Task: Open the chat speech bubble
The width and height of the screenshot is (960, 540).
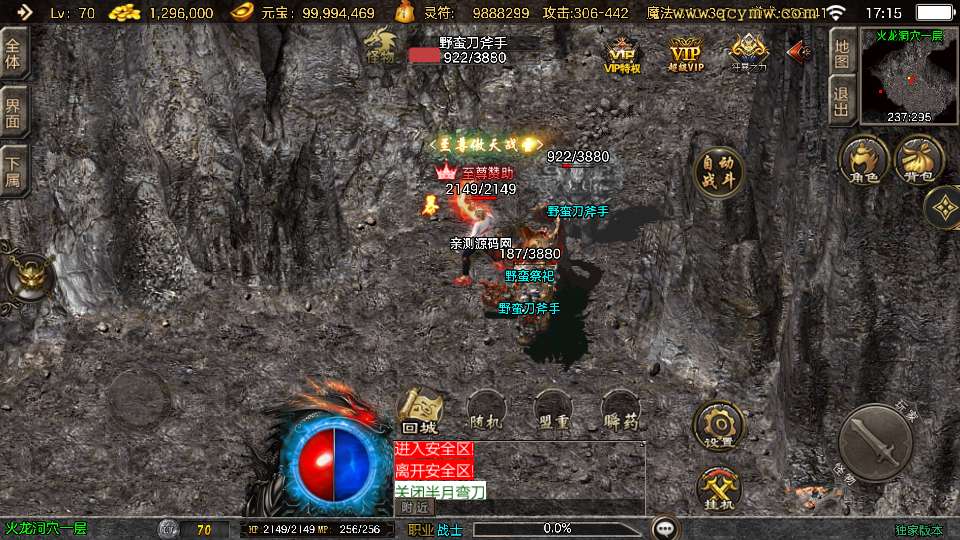Action: [x=664, y=528]
